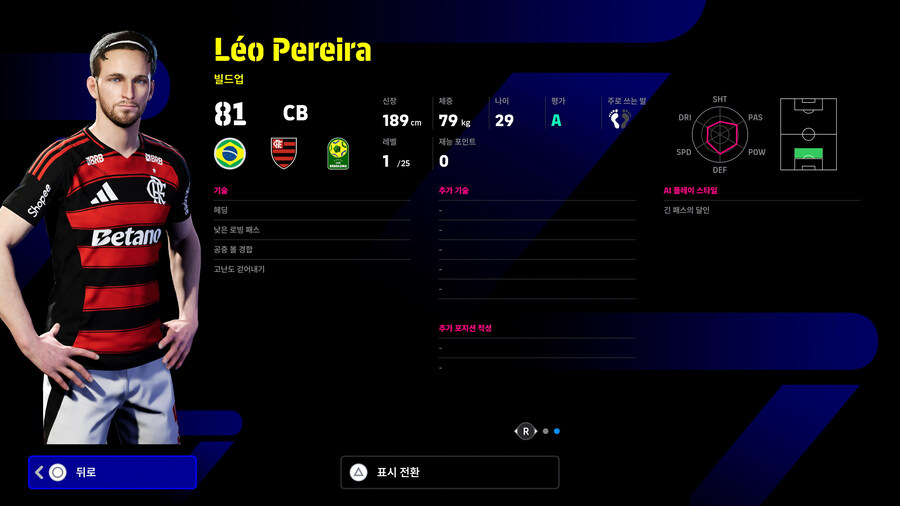Go back with the 뒤로 button
900x506 pixels.
(x=112, y=472)
